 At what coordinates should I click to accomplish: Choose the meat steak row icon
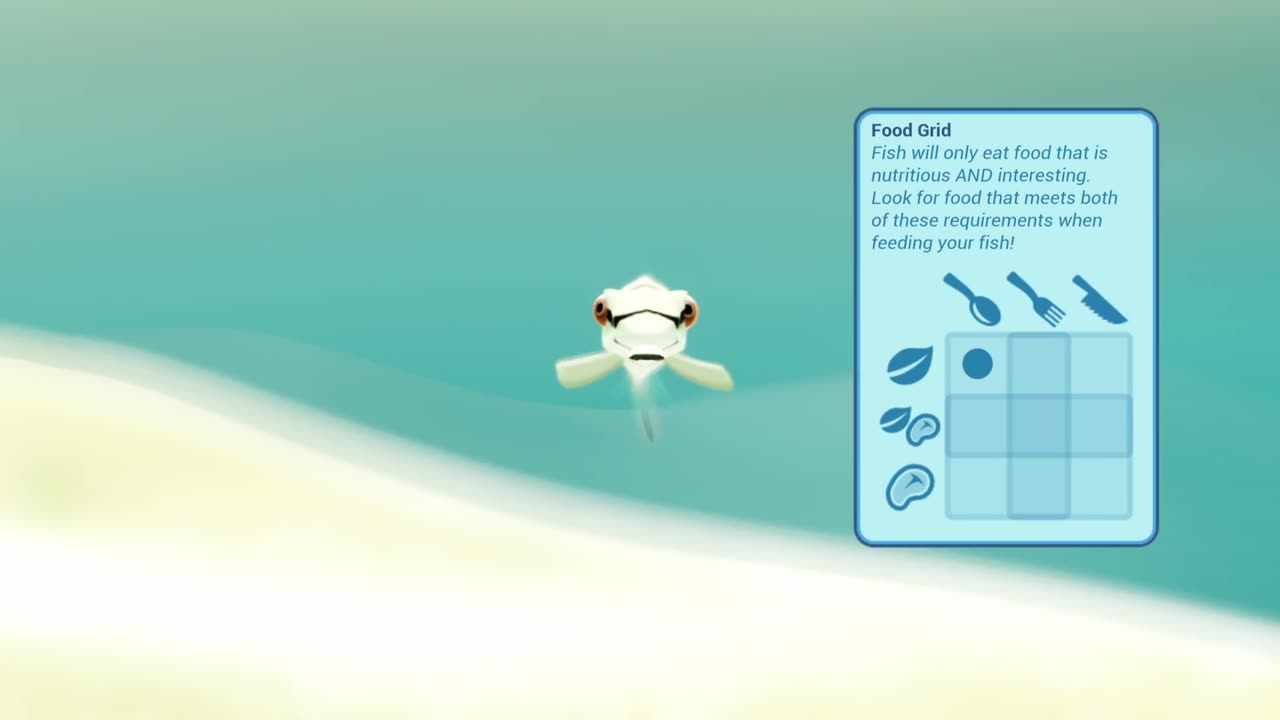[x=910, y=487]
